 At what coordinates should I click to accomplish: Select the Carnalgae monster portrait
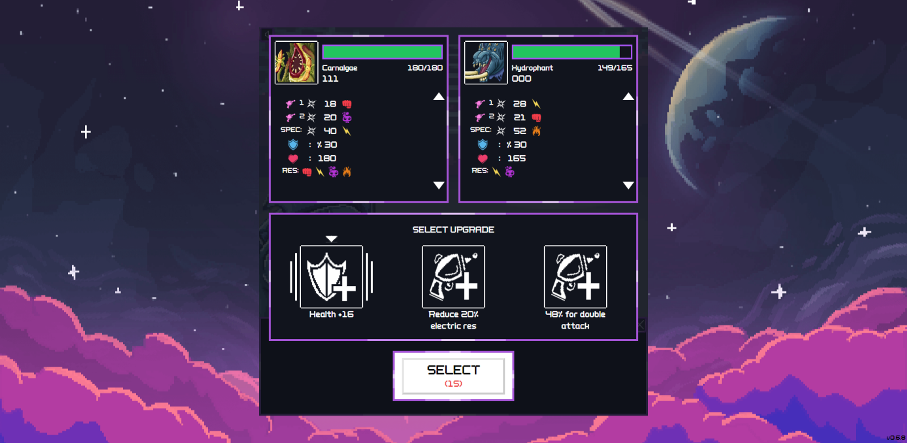click(x=296, y=64)
